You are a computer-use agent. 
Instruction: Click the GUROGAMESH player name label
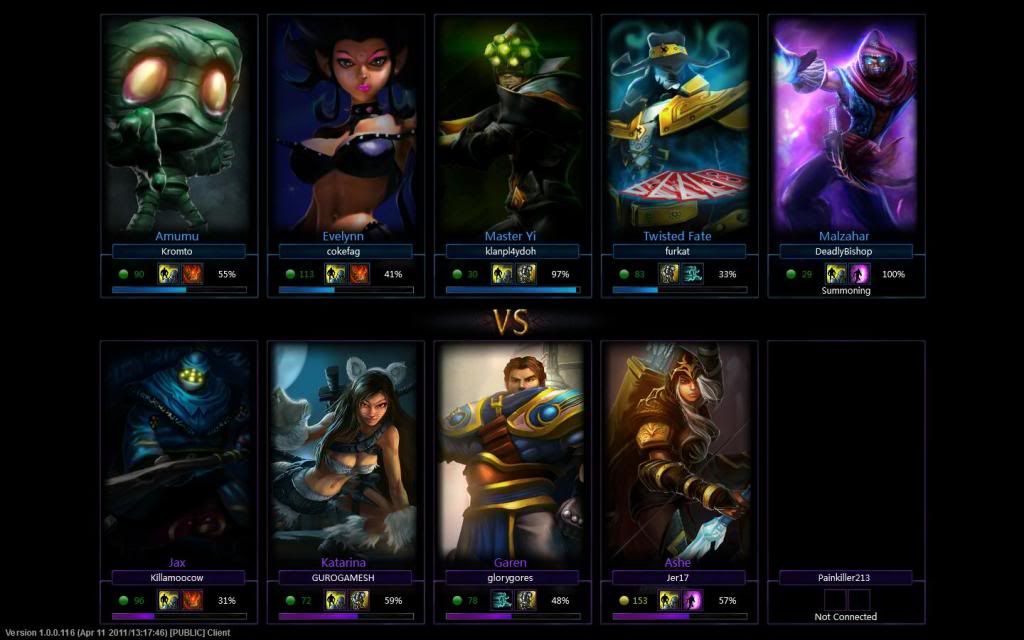point(344,577)
